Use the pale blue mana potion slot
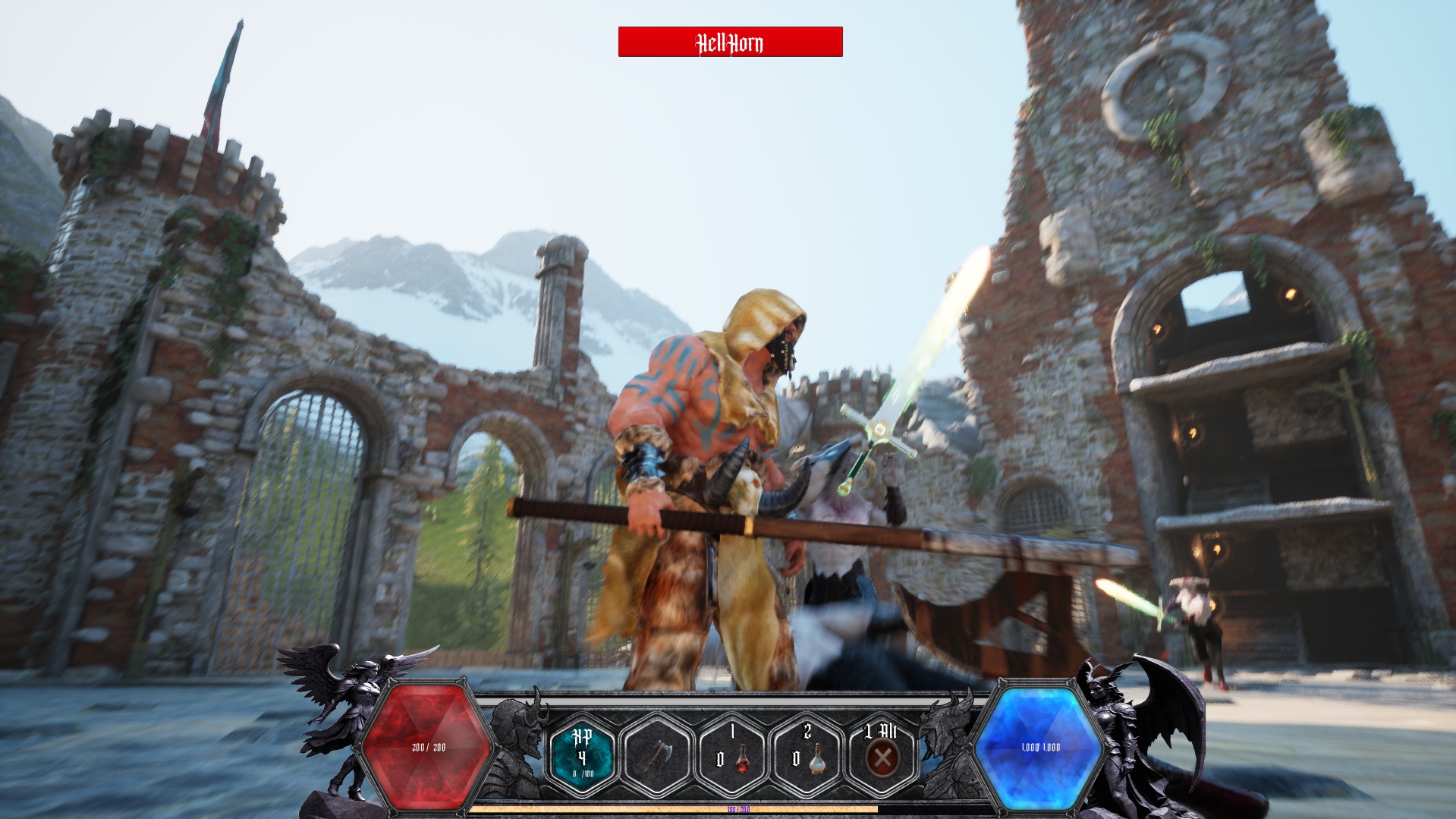Image resolution: width=1456 pixels, height=819 pixels. [807, 756]
